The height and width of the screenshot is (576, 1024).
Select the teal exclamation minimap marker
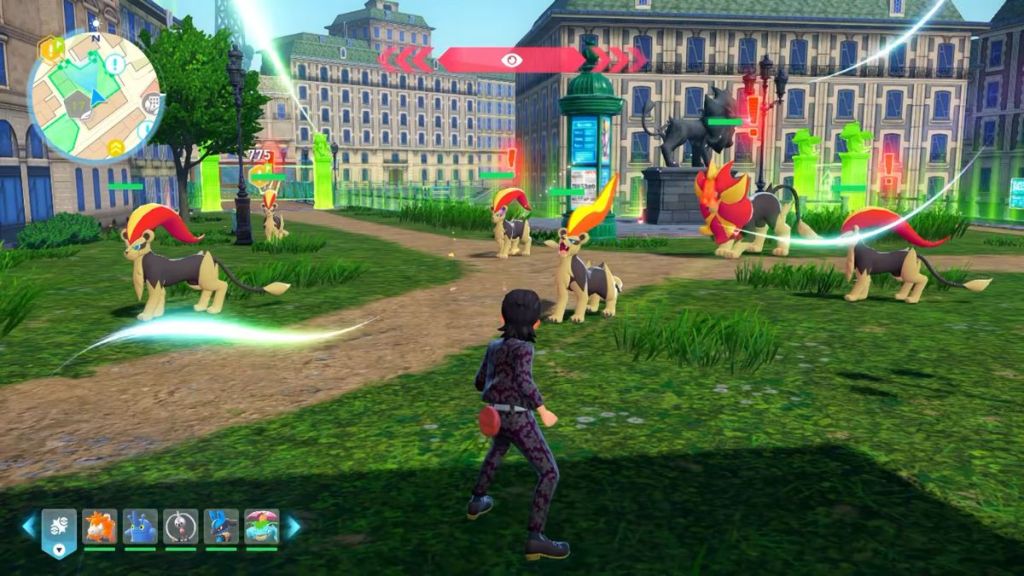[x=115, y=64]
